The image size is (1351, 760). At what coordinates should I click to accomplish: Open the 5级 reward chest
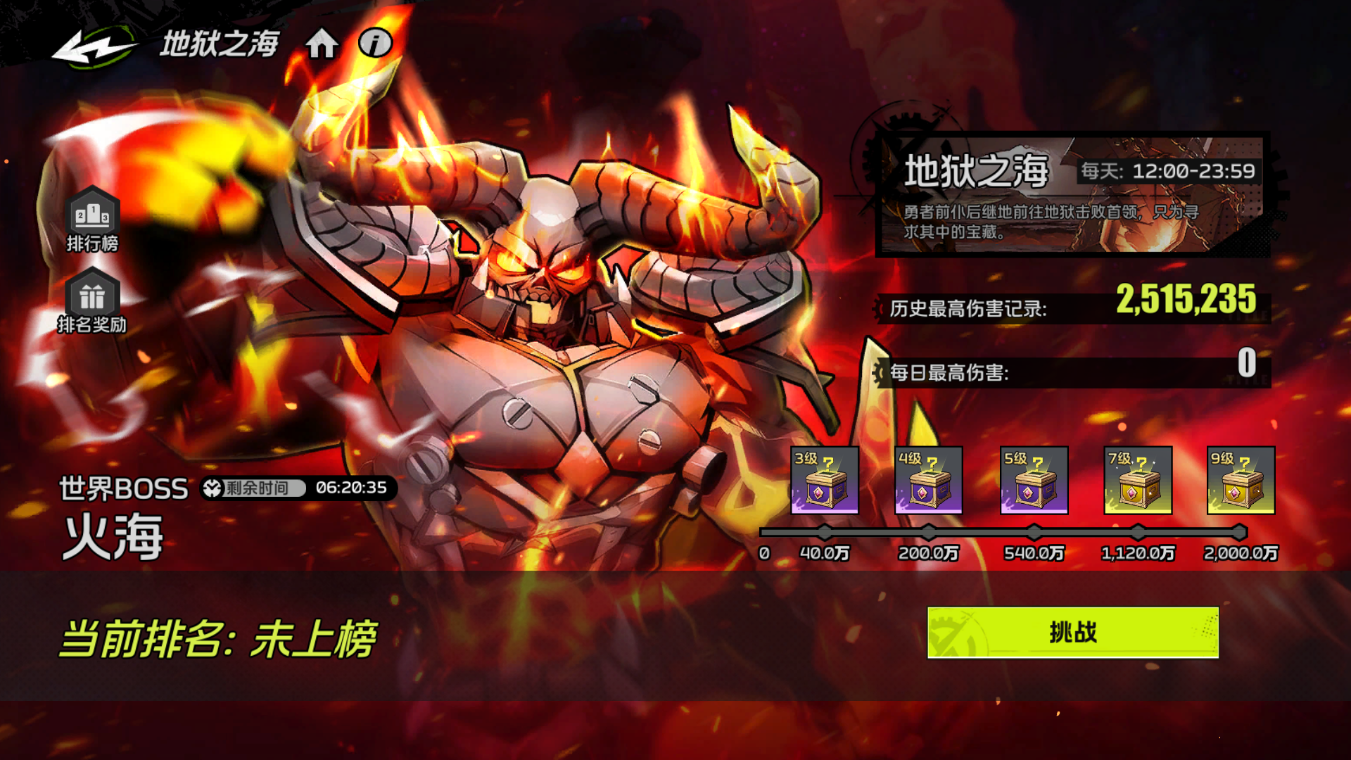point(1033,478)
